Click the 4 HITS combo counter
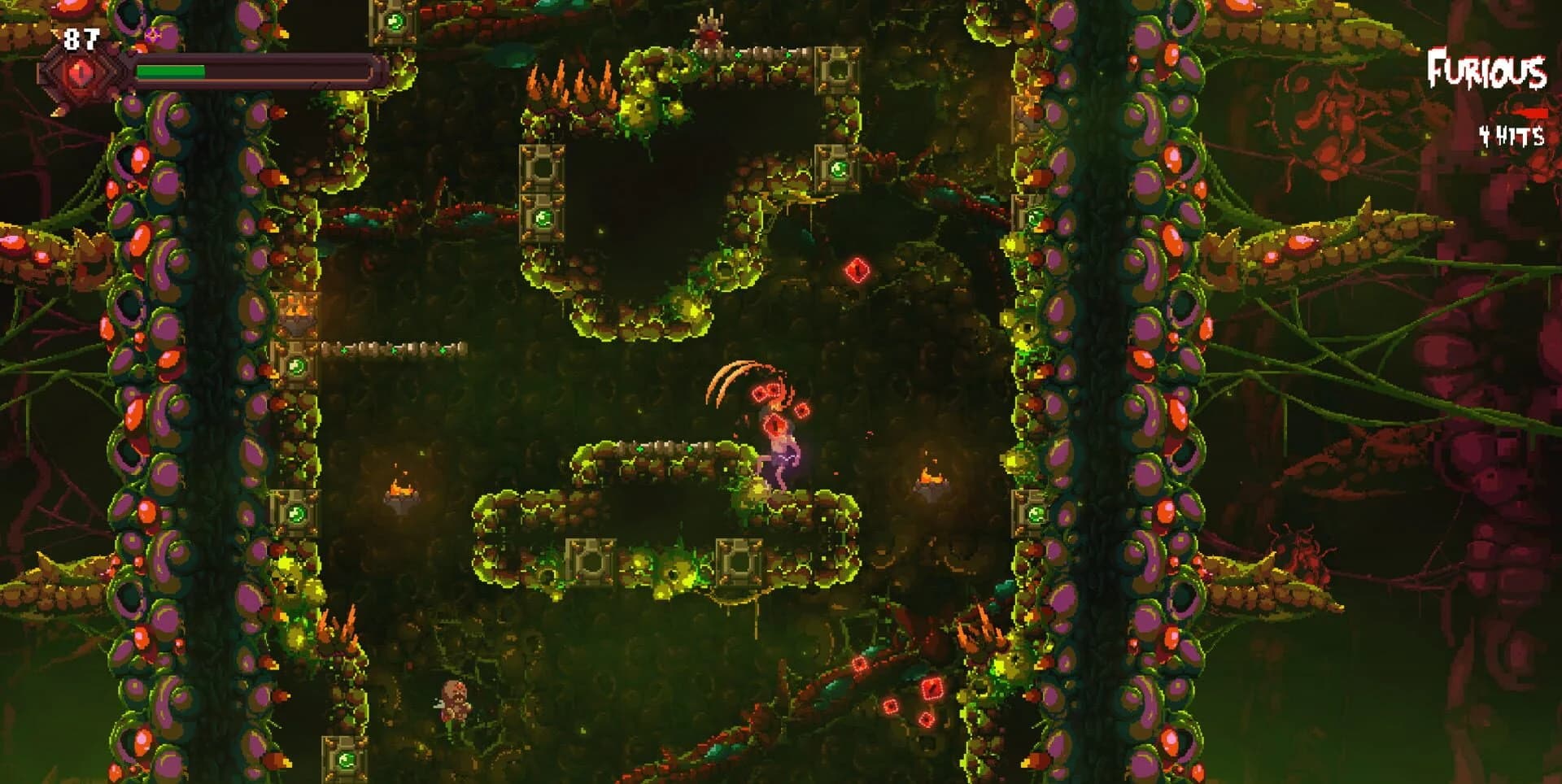Image resolution: width=1562 pixels, height=784 pixels. [1509, 134]
